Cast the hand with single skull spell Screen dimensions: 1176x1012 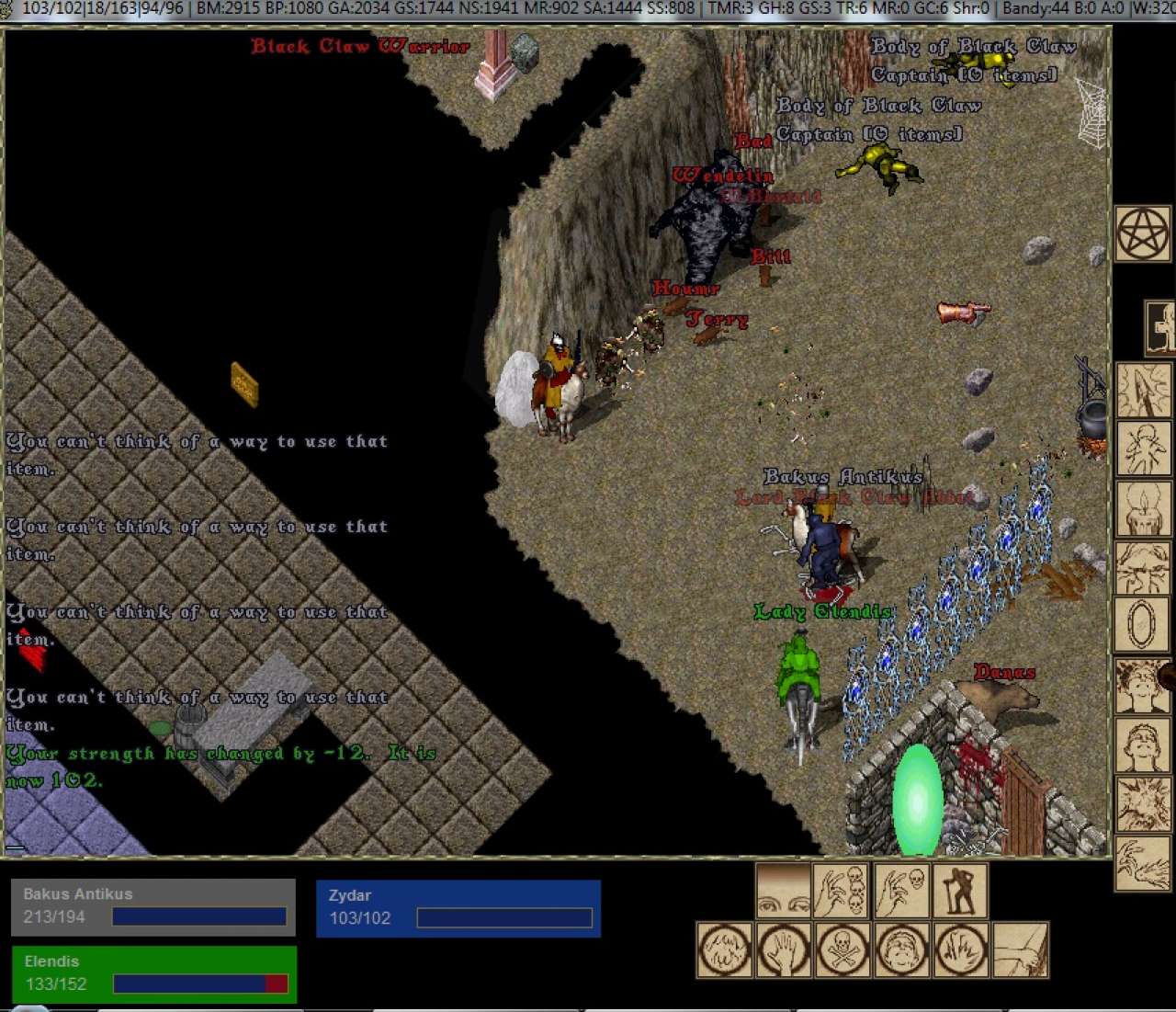(x=900, y=890)
